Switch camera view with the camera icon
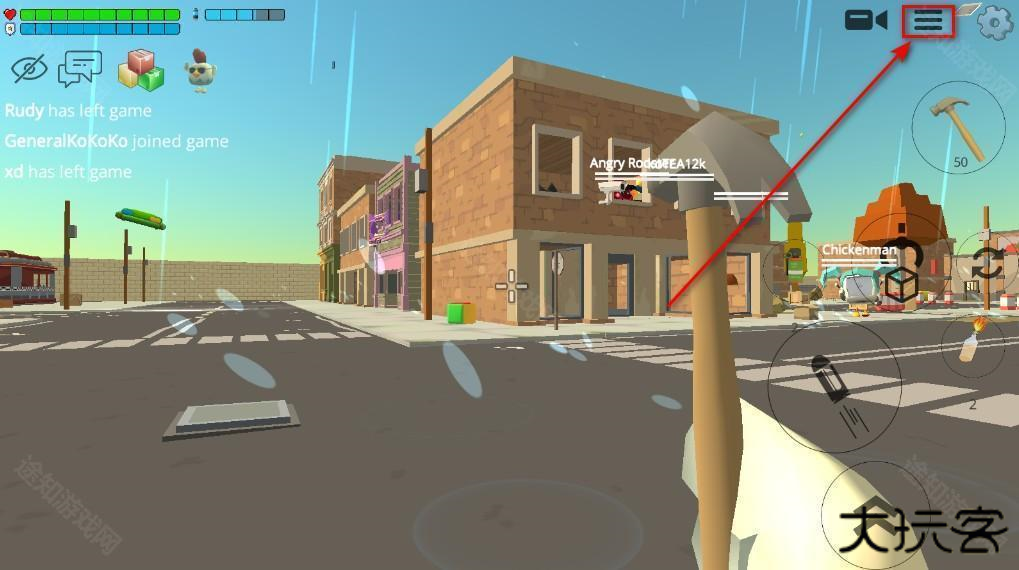1019x570 pixels. pyautogui.click(x=866, y=20)
